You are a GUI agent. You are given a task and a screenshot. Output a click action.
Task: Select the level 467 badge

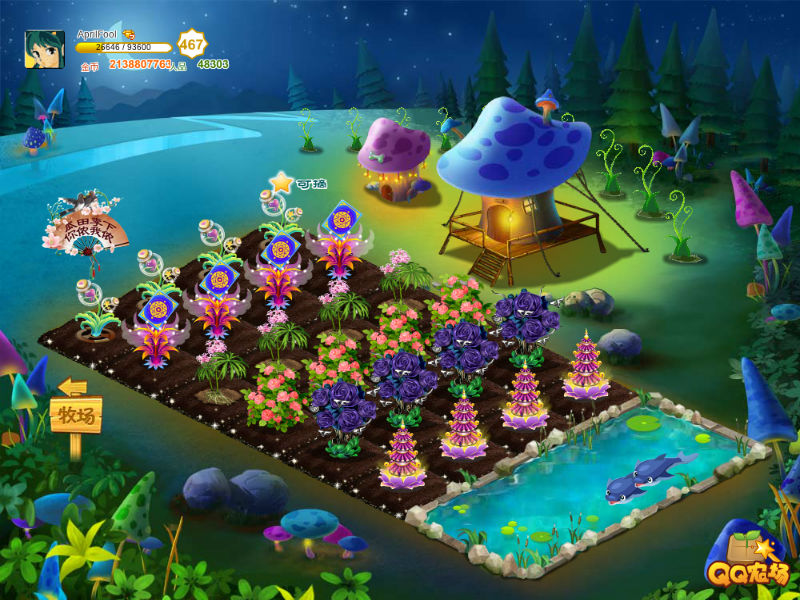pyautogui.click(x=190, y=45)
